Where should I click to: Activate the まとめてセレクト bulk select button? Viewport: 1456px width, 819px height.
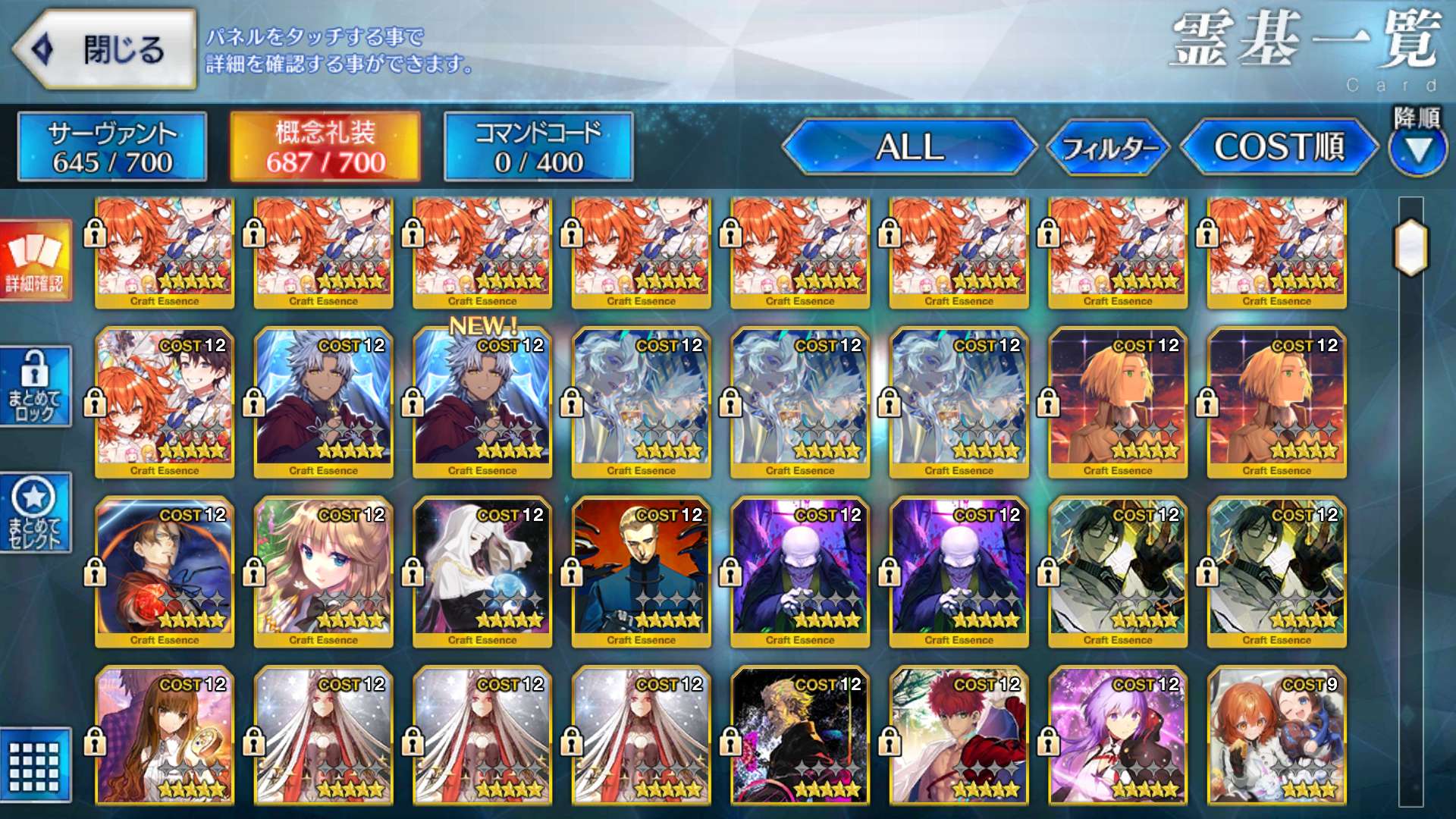[35, 513]
